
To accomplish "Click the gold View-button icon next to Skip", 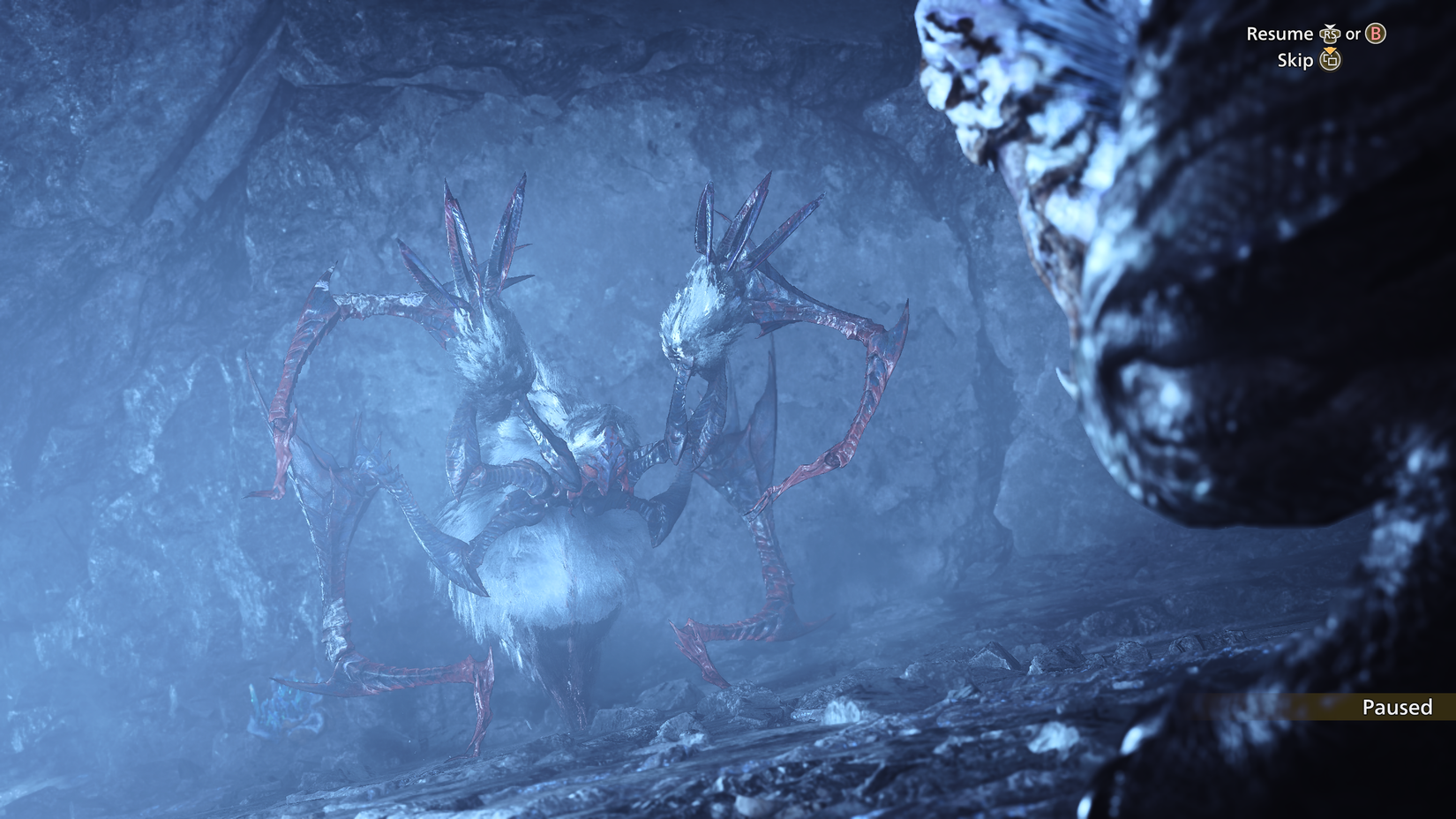I will (1331, 61).
